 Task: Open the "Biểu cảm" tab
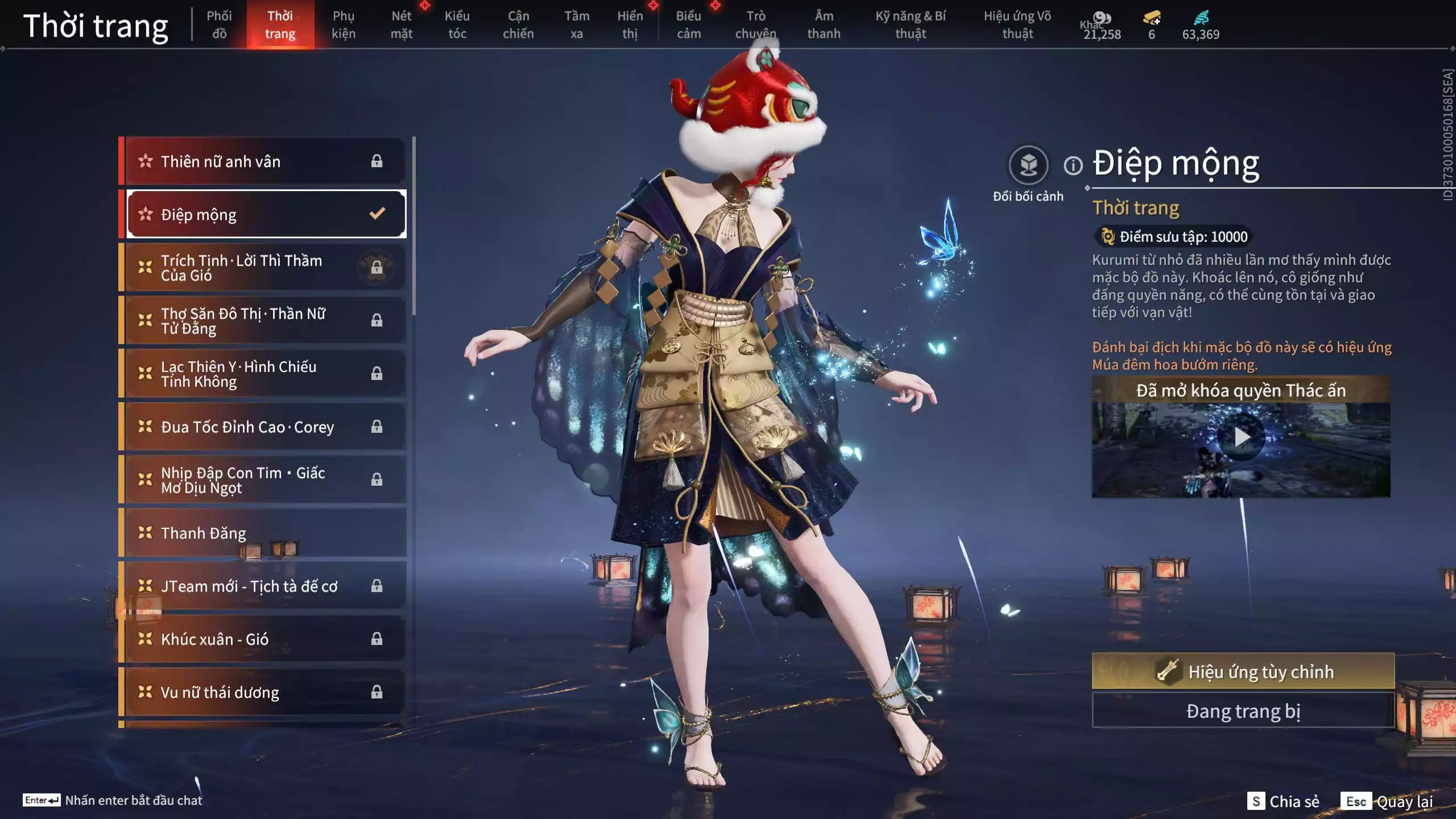point(688,25)
